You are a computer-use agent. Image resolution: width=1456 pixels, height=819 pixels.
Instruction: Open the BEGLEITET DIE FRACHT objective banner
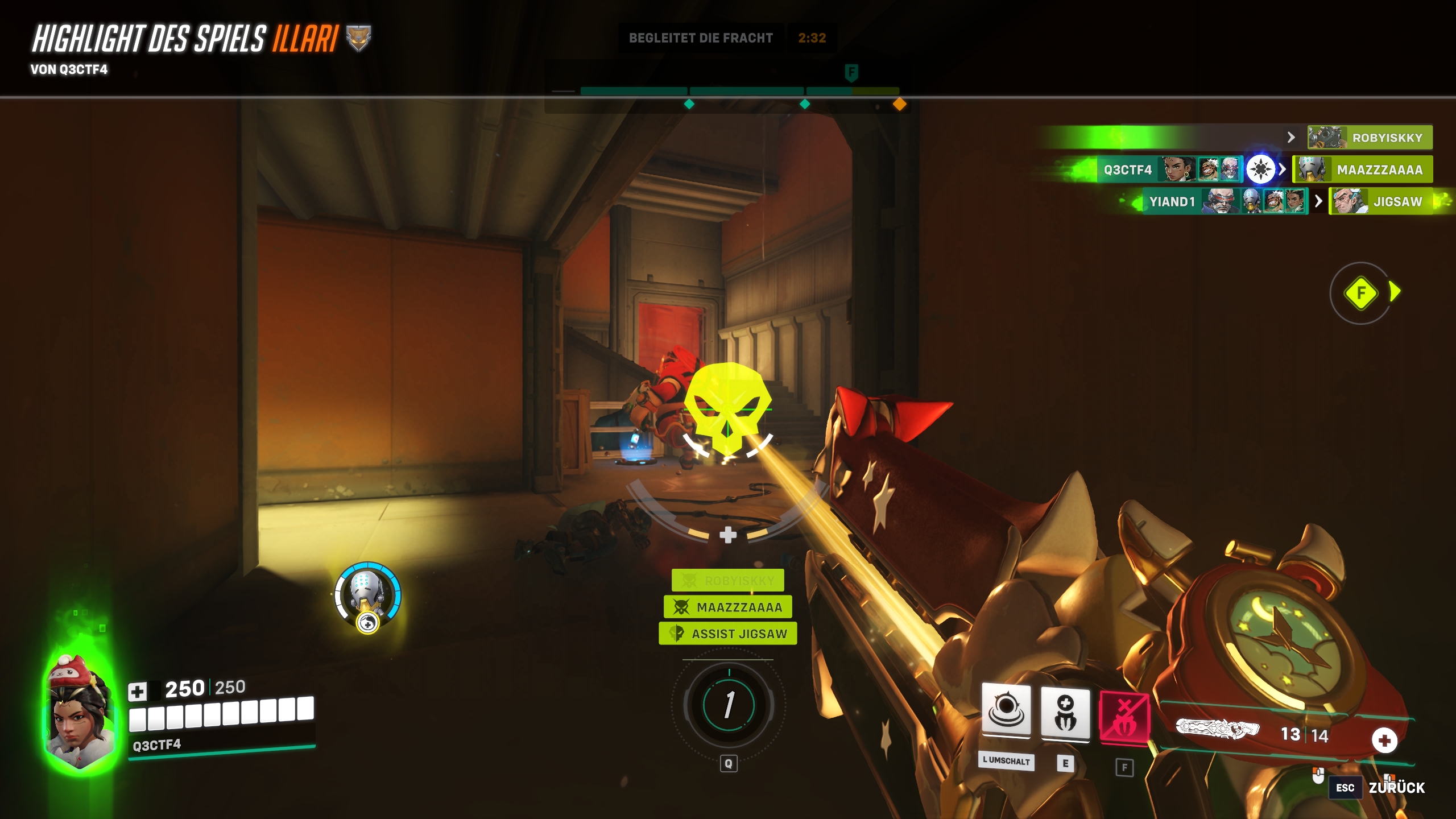click(701, 38)
